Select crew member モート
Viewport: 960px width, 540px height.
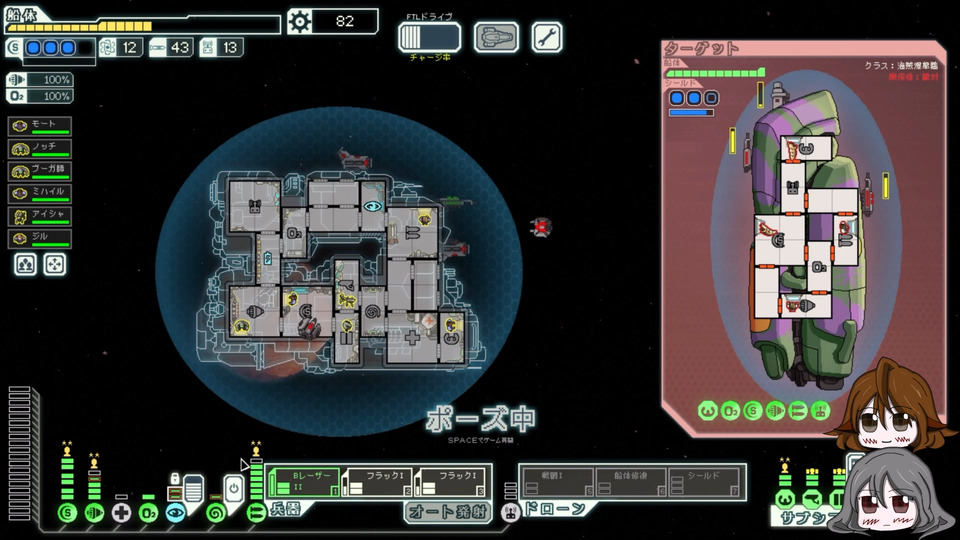[x=40, y=126]
